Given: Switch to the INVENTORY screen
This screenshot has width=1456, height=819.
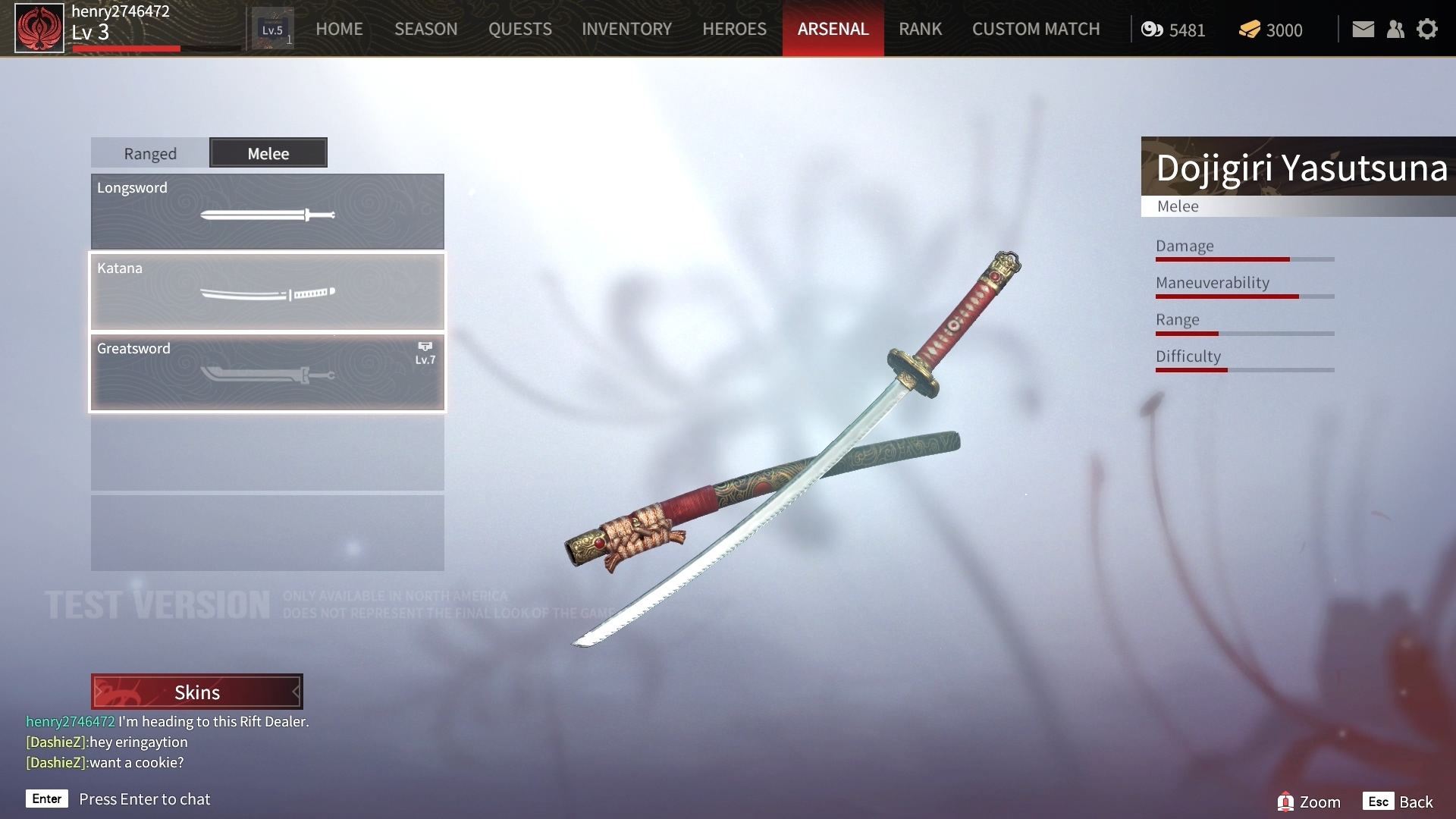Looking at the screenshot, I should (x=626, y=29).
